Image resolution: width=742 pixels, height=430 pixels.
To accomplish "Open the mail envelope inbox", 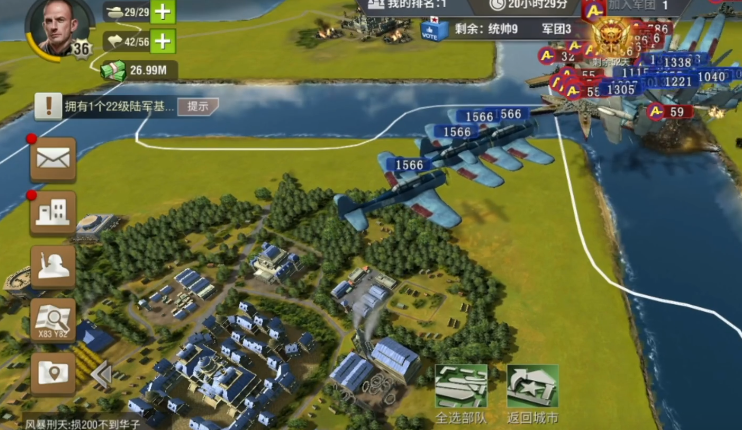I will [53, 159].
